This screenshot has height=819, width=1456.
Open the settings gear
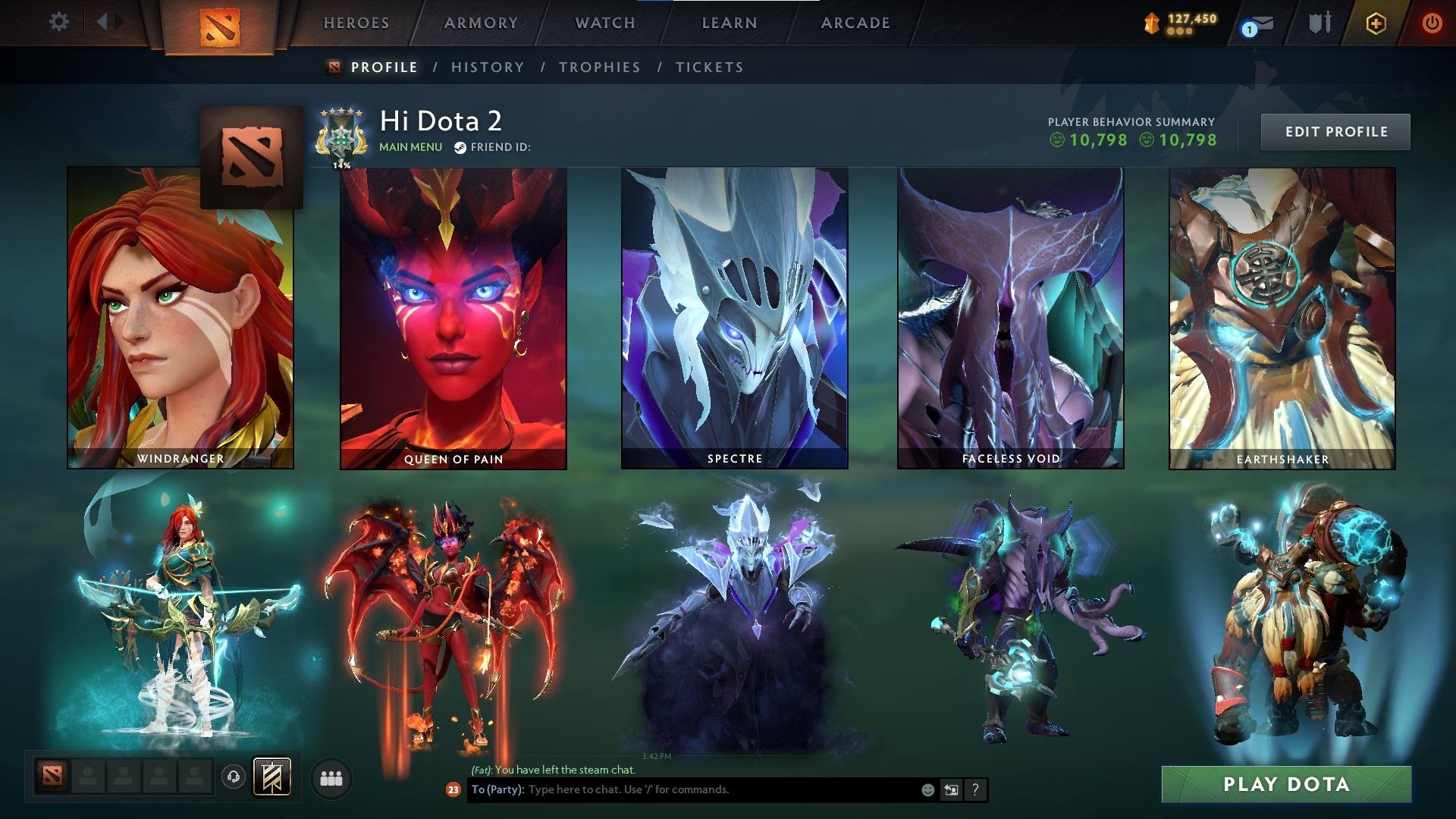coord(58,22)
